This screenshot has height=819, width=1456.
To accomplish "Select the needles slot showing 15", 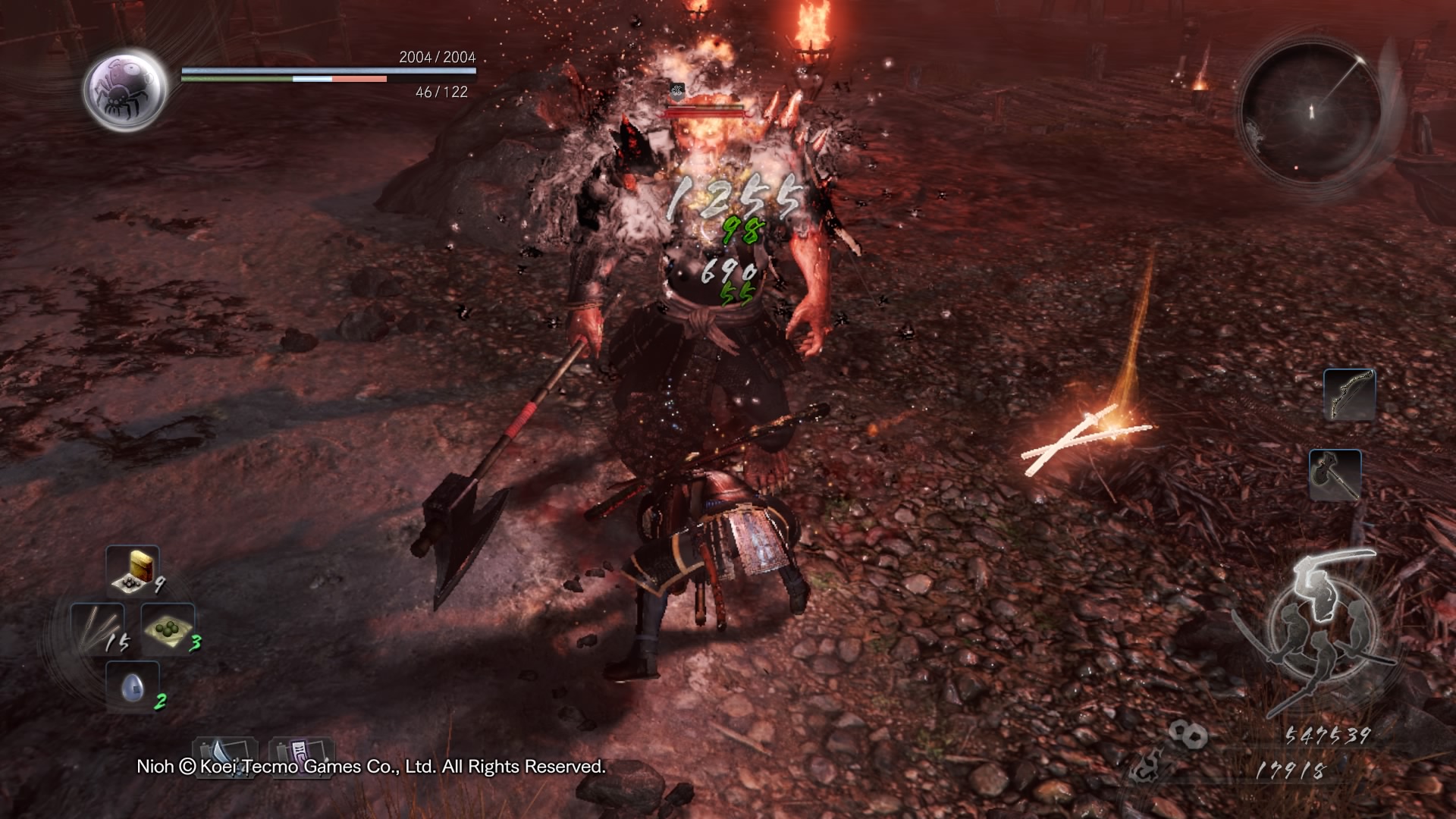I will 97,629.
